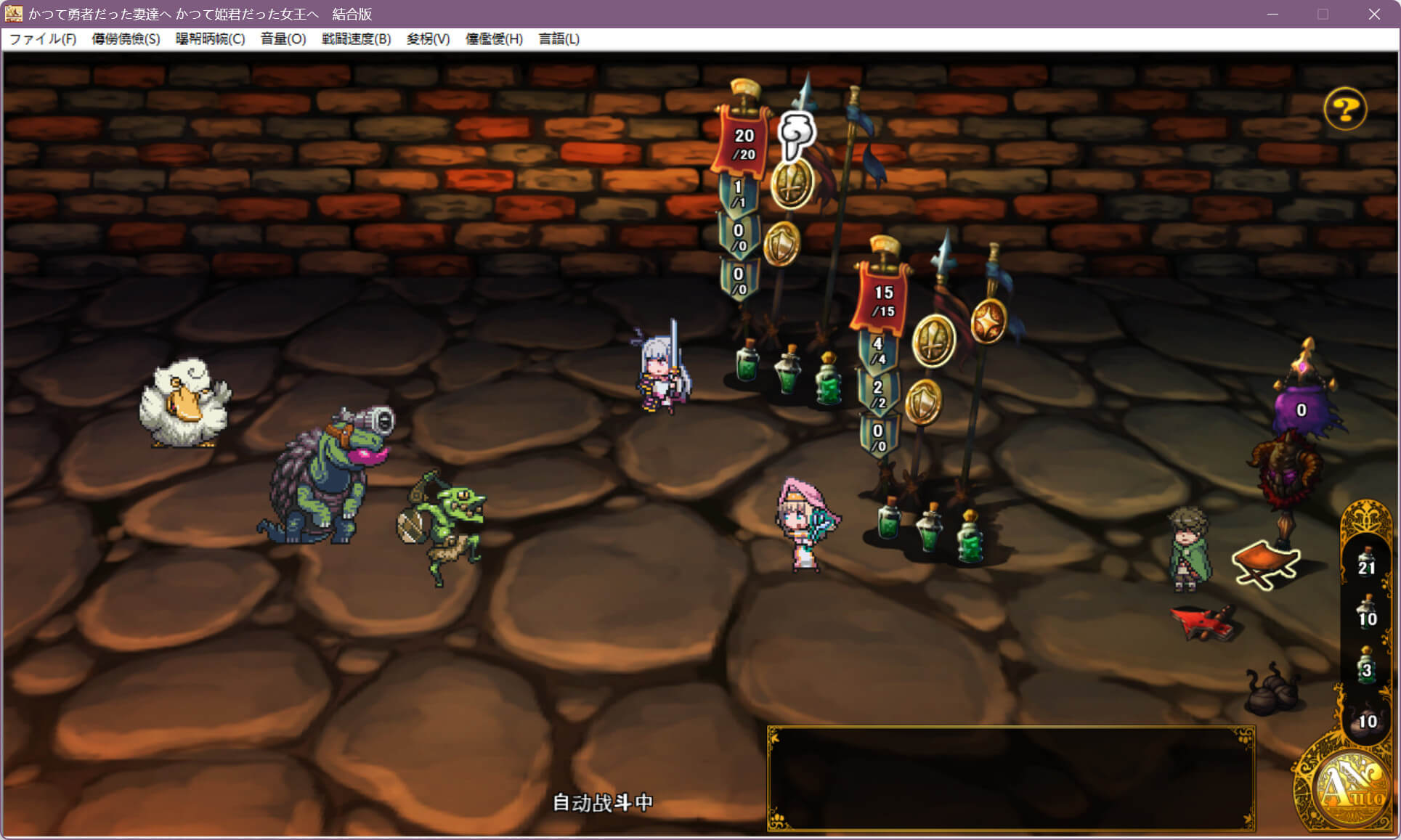Select the potion slot with 21 remaining
Viewport: 1401px width, 840px height.
1366,562
